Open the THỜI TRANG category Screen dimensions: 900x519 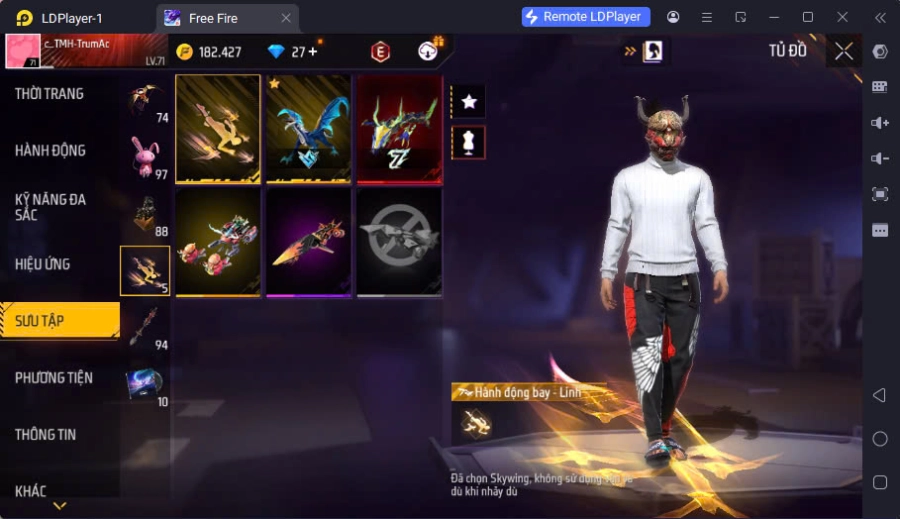click(x=50, y=94)
